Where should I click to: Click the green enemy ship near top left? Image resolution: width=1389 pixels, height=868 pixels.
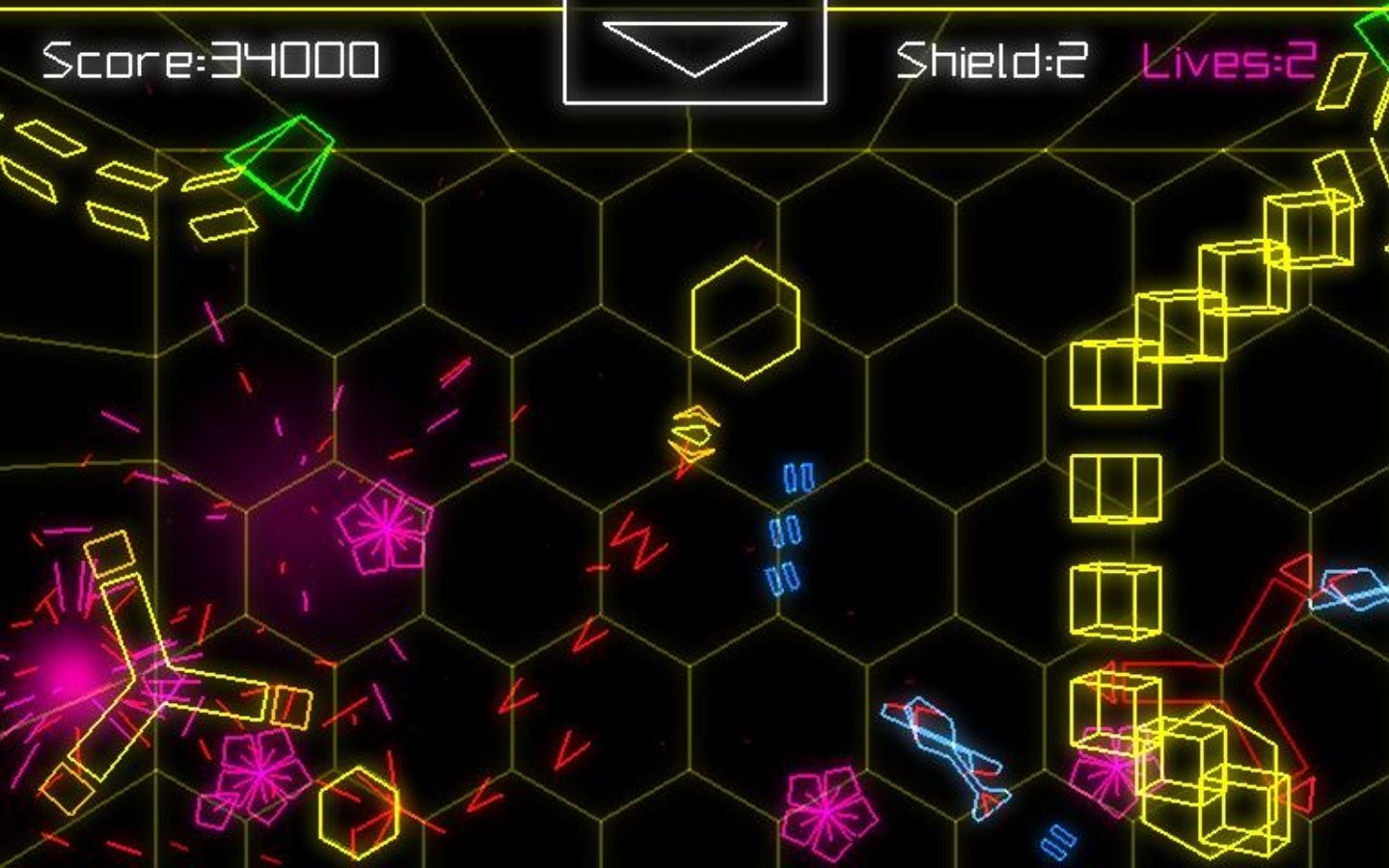click(x=280, y=164)
